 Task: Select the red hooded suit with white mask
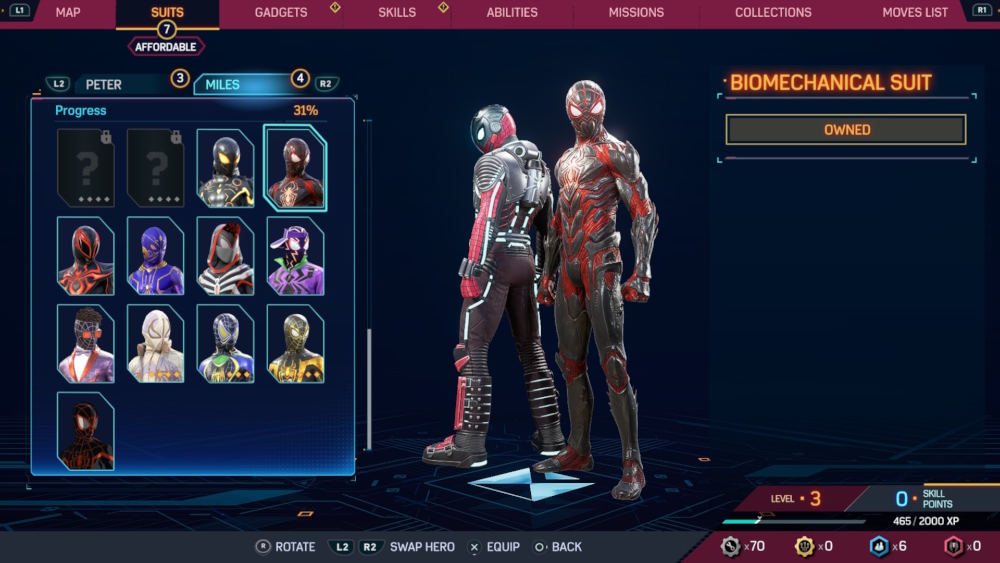point(225,256)
